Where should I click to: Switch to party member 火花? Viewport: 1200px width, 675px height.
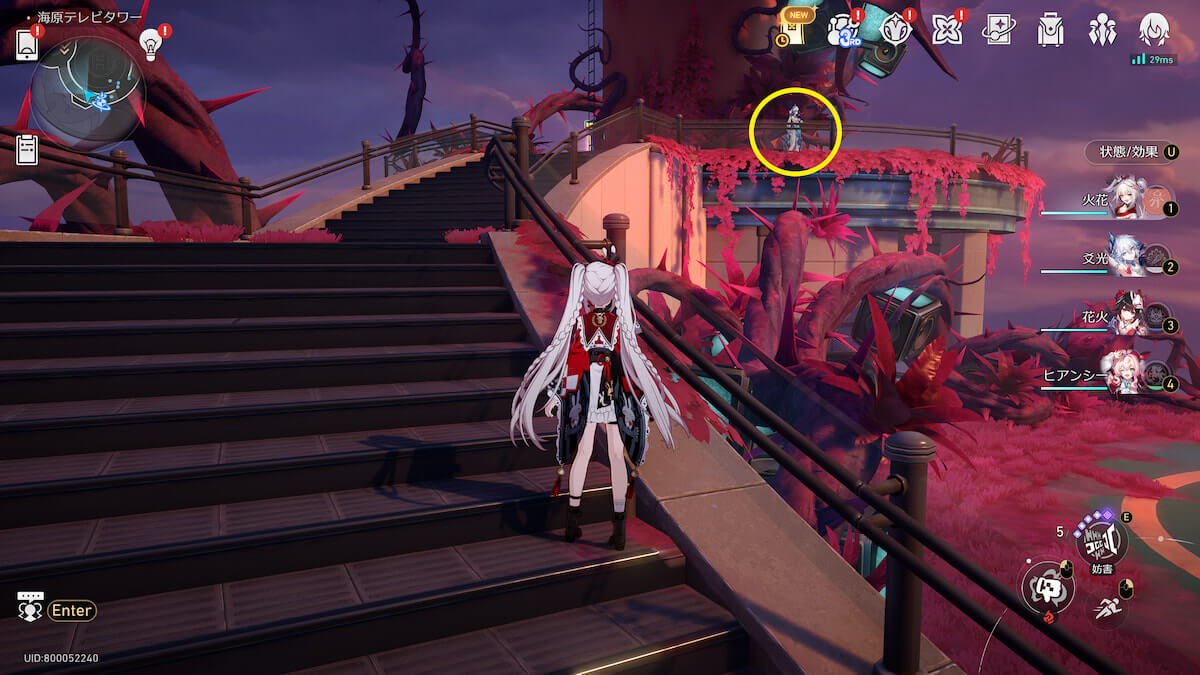(1127, 206)
